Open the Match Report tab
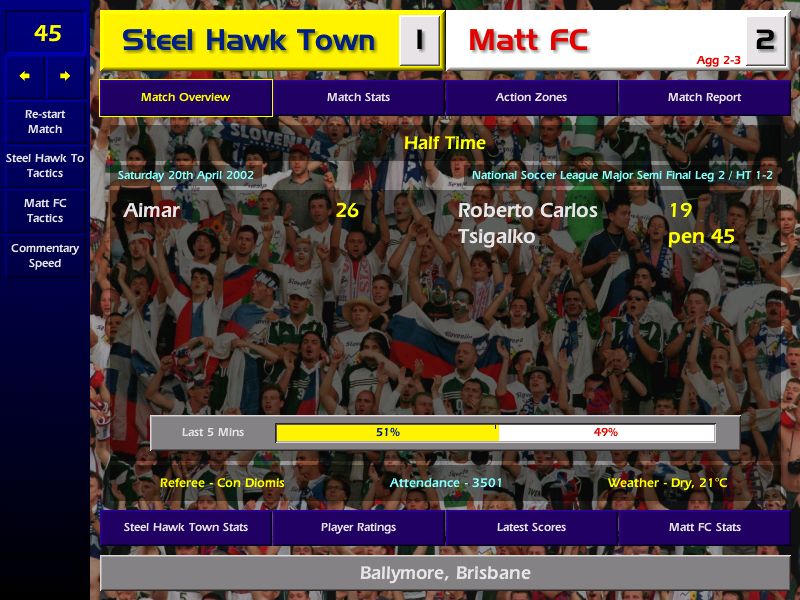The height and width of the screenshot is (600, 800). click(704, 97)
